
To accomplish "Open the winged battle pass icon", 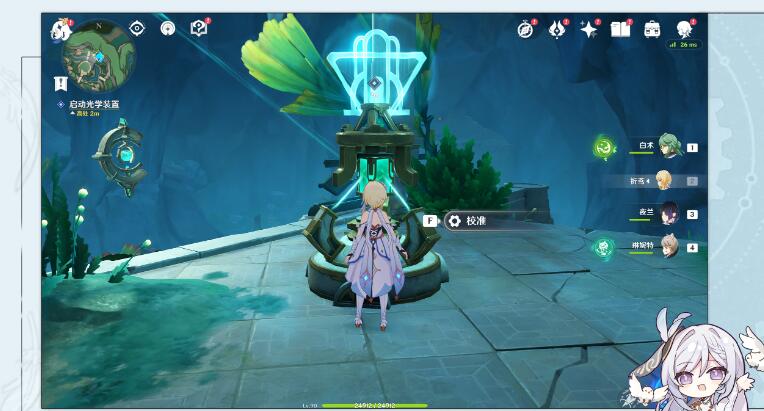I will click(x=557, y=29).
